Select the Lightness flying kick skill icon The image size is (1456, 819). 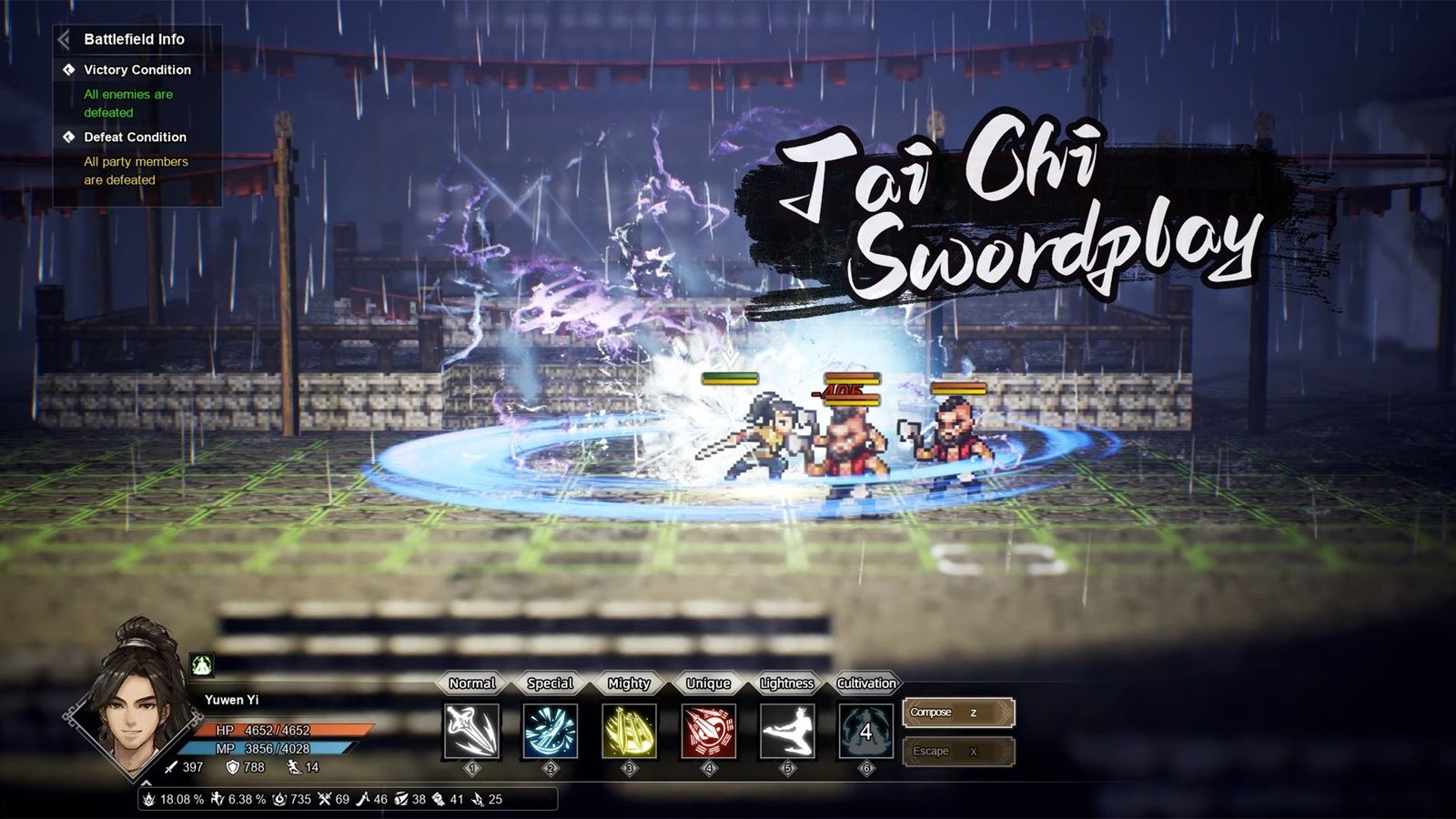tap(787, 732)
